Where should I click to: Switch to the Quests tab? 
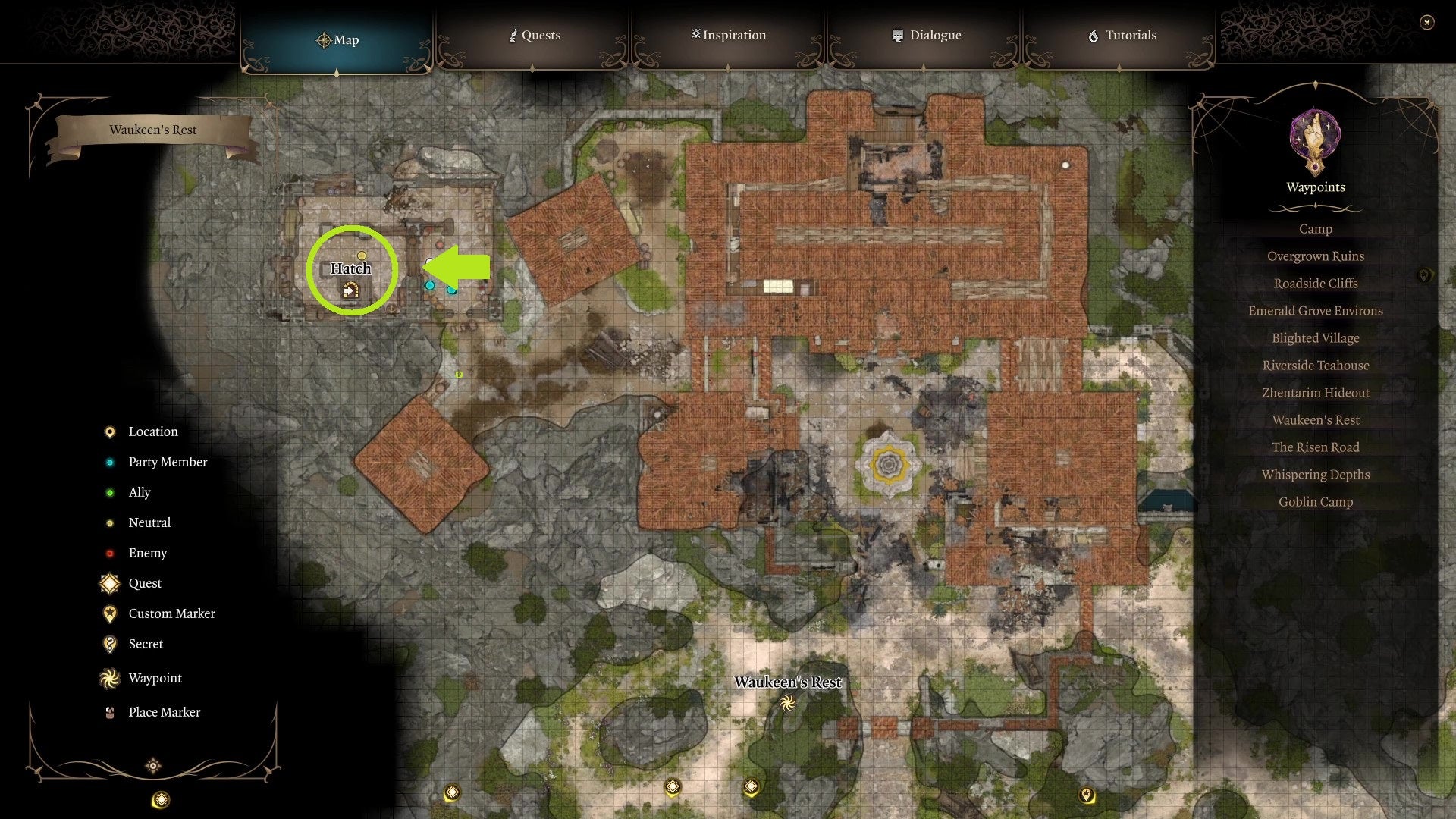(x=535, y=35)
